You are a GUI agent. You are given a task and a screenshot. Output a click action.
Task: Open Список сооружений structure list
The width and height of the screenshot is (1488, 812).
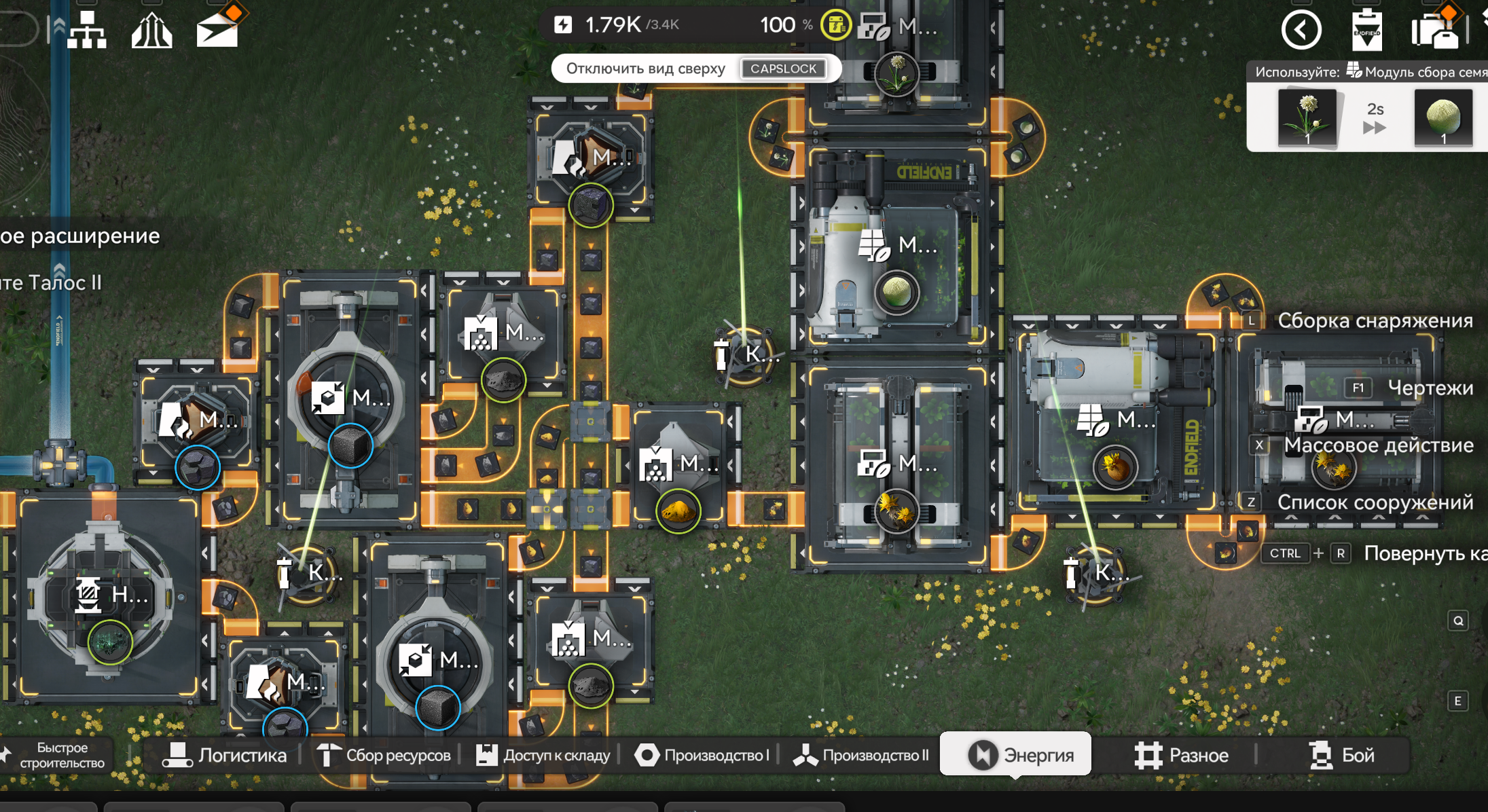[1375, 502]
